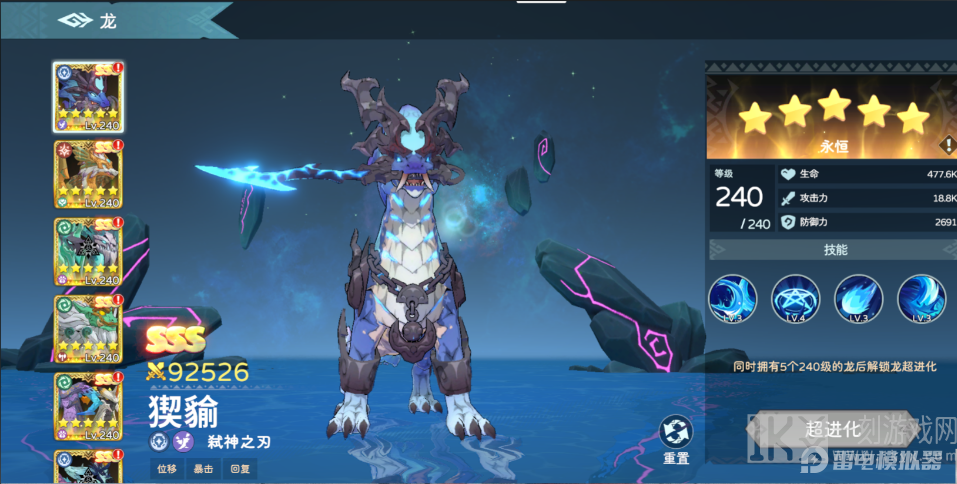Pick the grey-green dragon portrait
Image resolution: width=957 pixels, height=484 pixels.
click(x=88, y=329)
